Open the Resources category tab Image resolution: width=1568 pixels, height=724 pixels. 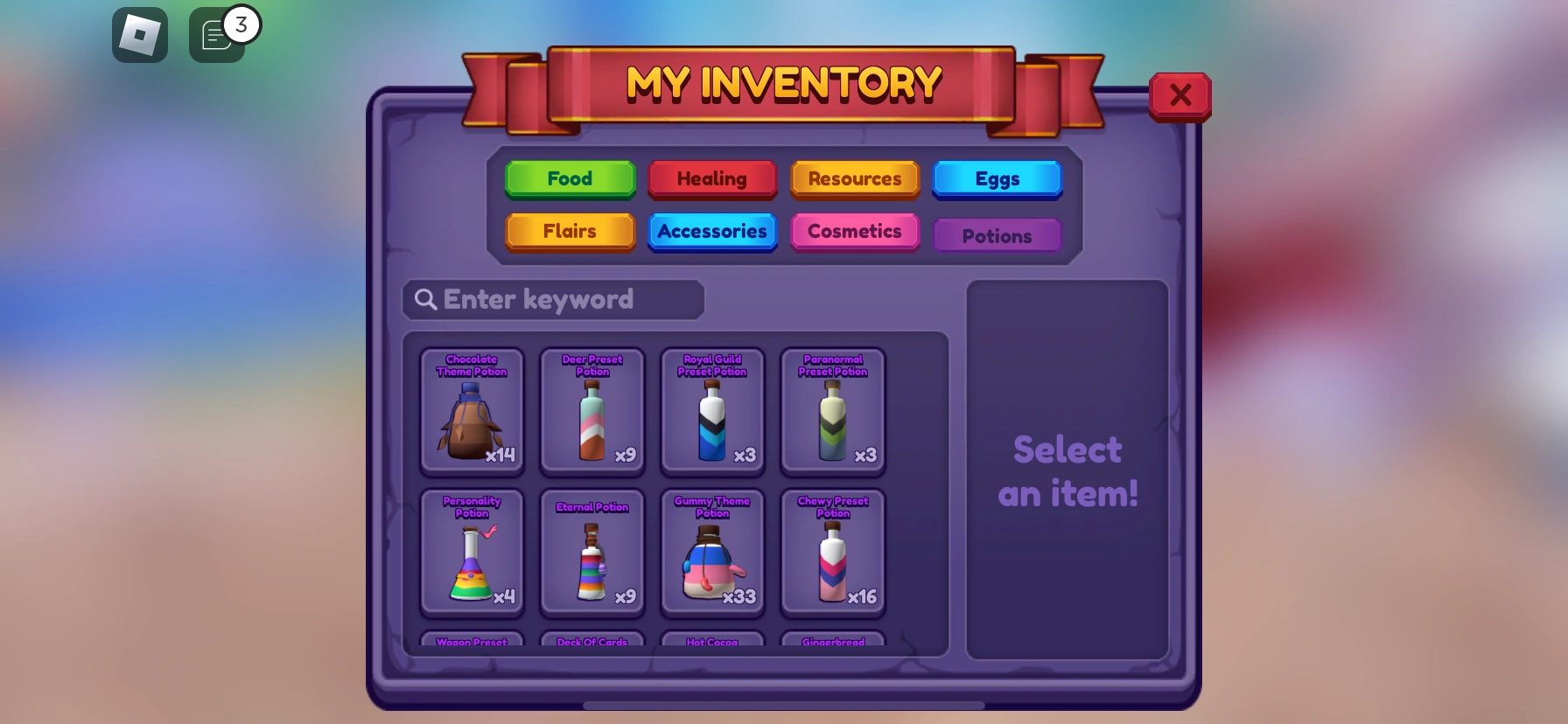click(855, 179)
